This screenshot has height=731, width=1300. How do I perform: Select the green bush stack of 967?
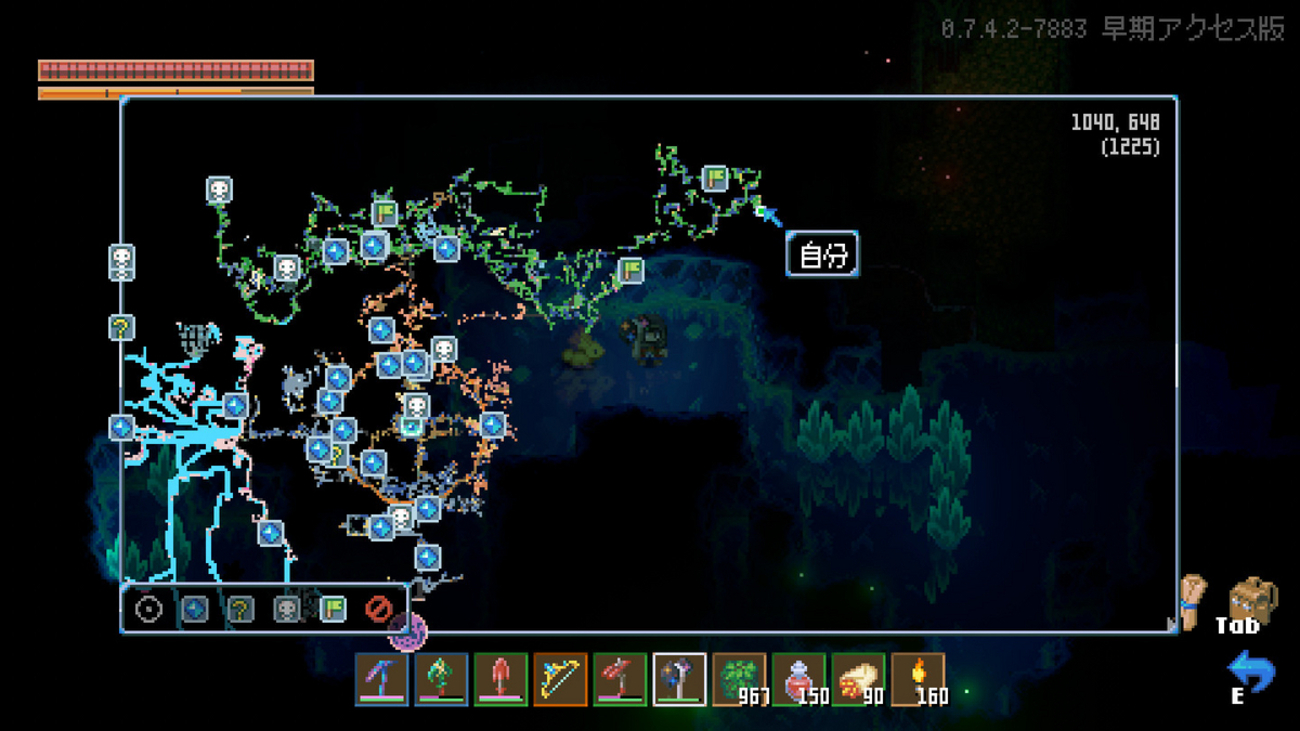pos(738,680)
